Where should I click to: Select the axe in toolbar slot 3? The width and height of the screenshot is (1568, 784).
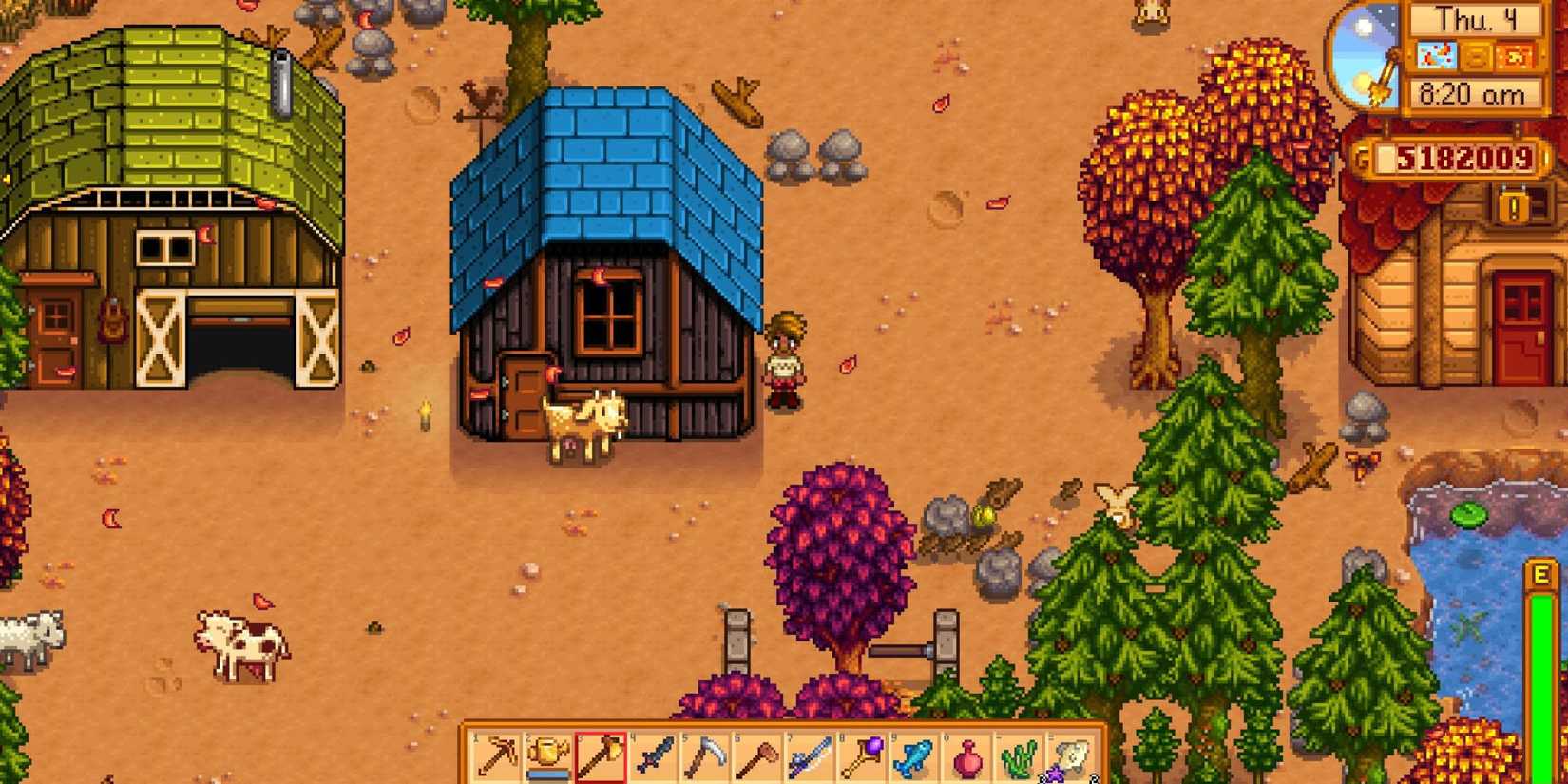click(600, 755)
